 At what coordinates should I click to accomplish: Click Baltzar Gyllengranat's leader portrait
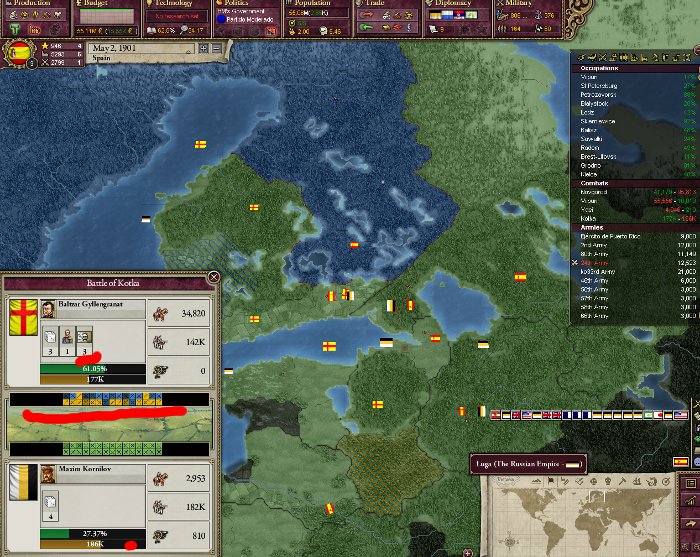pos(48,308)
